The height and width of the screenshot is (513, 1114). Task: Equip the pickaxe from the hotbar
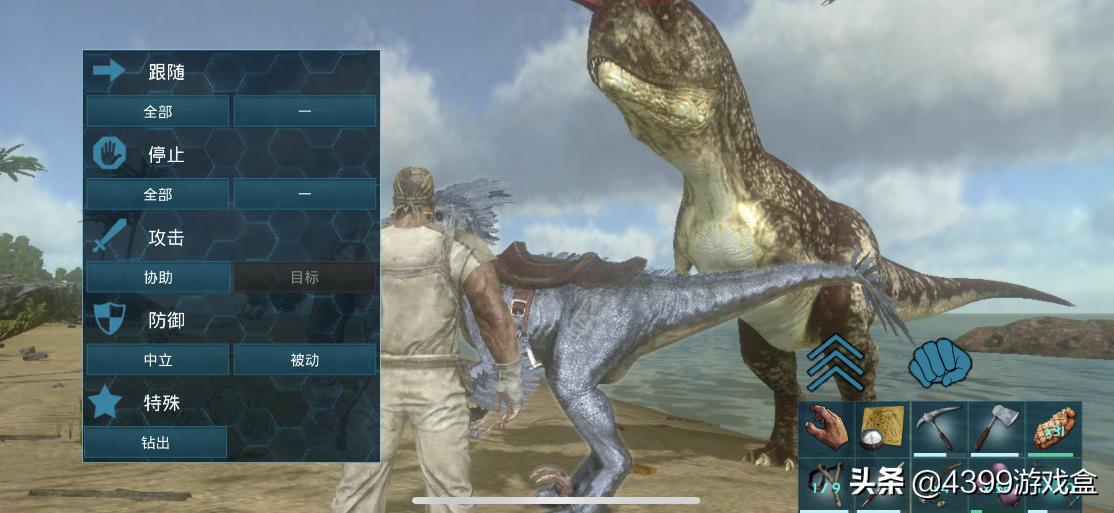coord(939,428)
